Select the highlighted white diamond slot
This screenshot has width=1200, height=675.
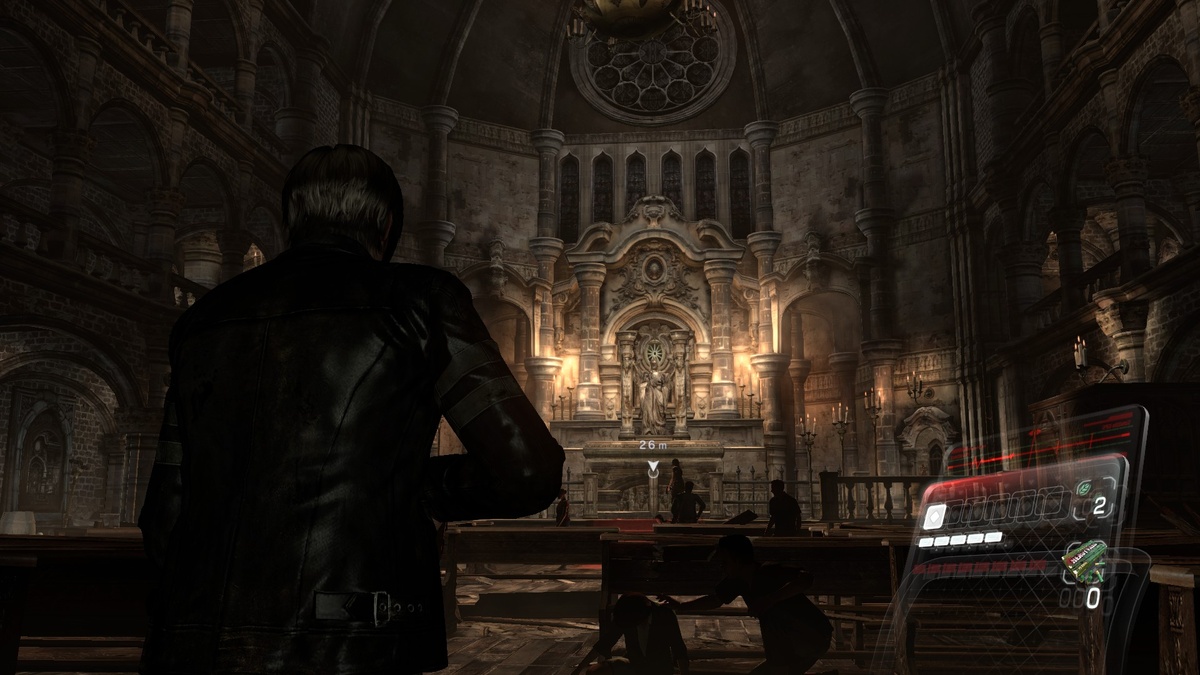pyautogui.click(x=934, y=515)
